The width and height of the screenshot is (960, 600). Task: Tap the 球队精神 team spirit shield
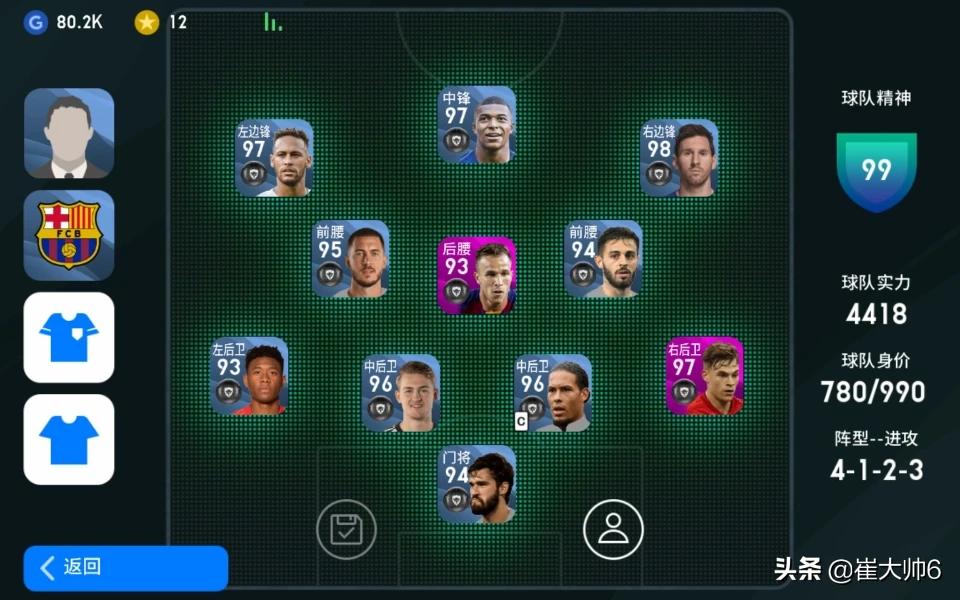click(876, 170)
